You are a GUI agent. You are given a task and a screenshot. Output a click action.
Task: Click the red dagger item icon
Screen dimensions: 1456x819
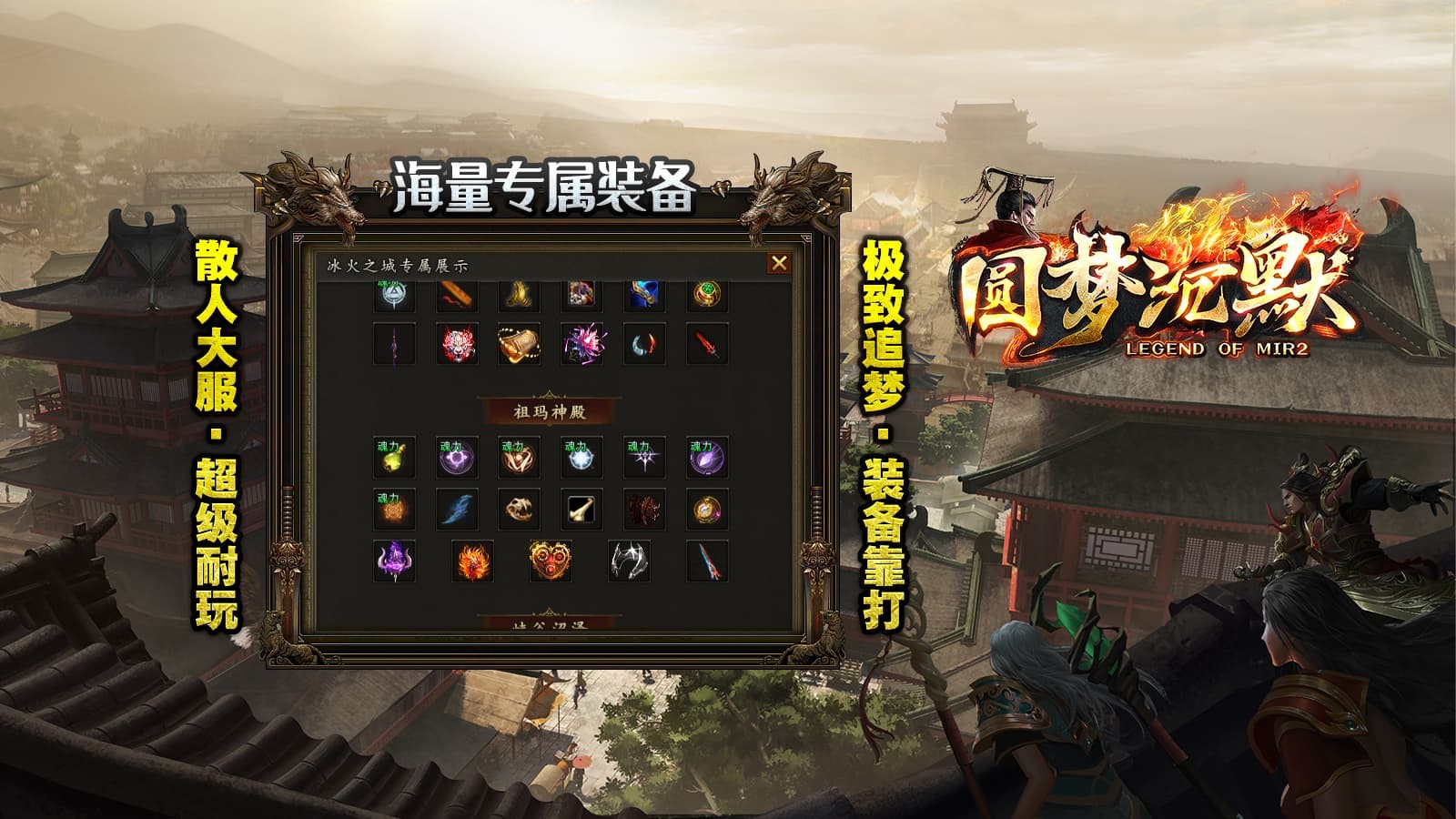707,344
